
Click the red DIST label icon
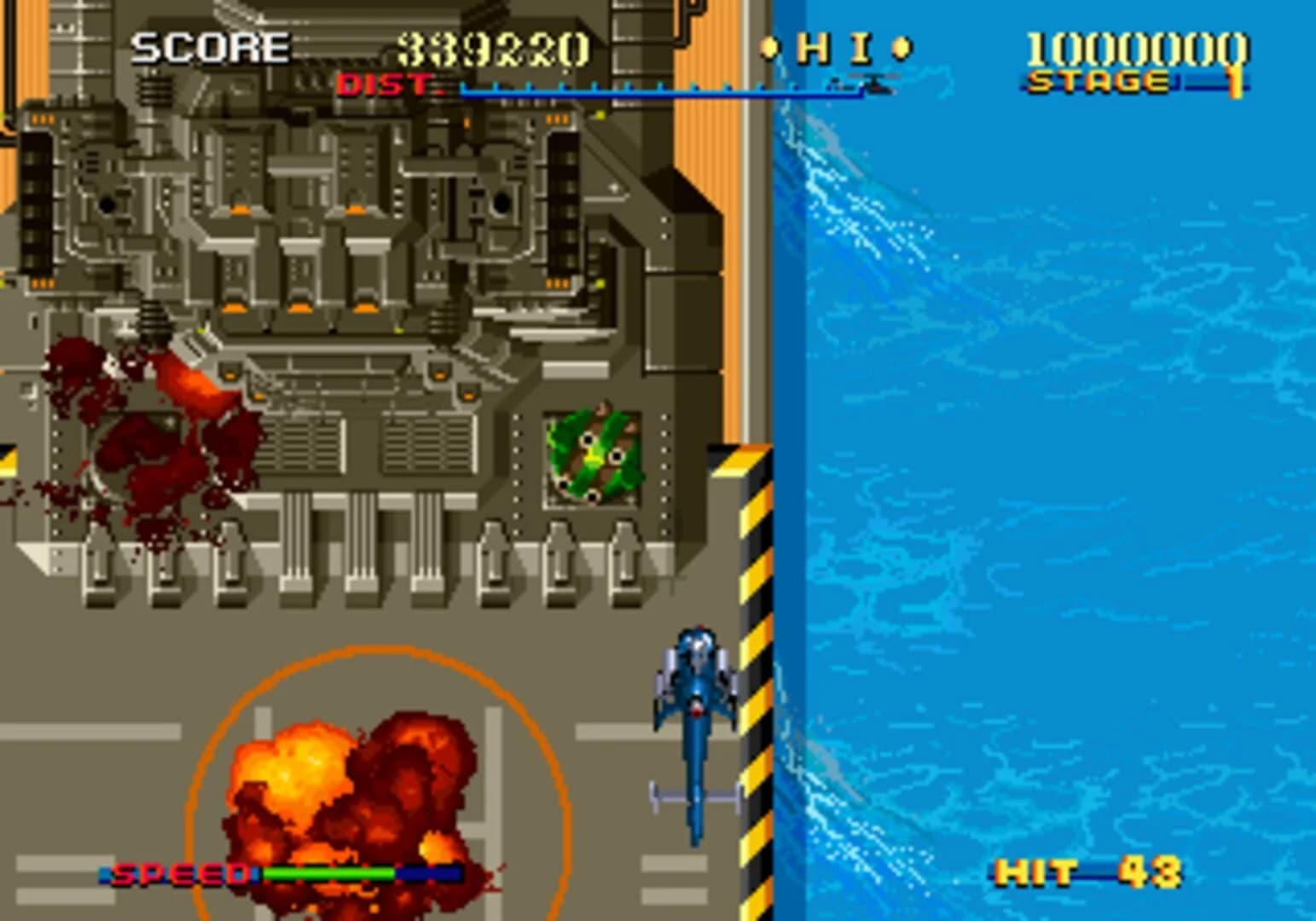tap(384, 85)
